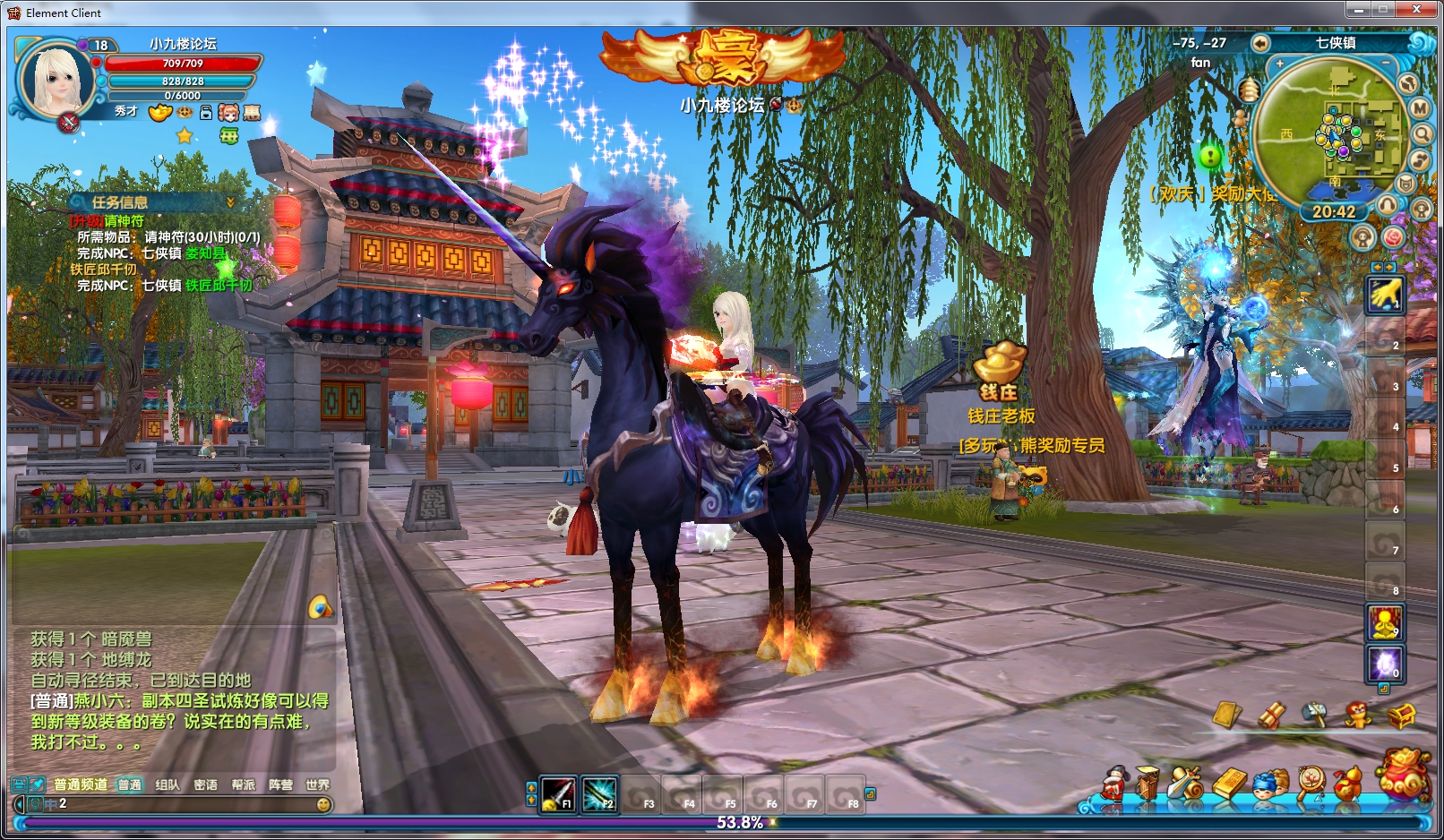This screenshot has width=1444, height=840.
Task: Open the chat emoji picker
Action: 323,804
